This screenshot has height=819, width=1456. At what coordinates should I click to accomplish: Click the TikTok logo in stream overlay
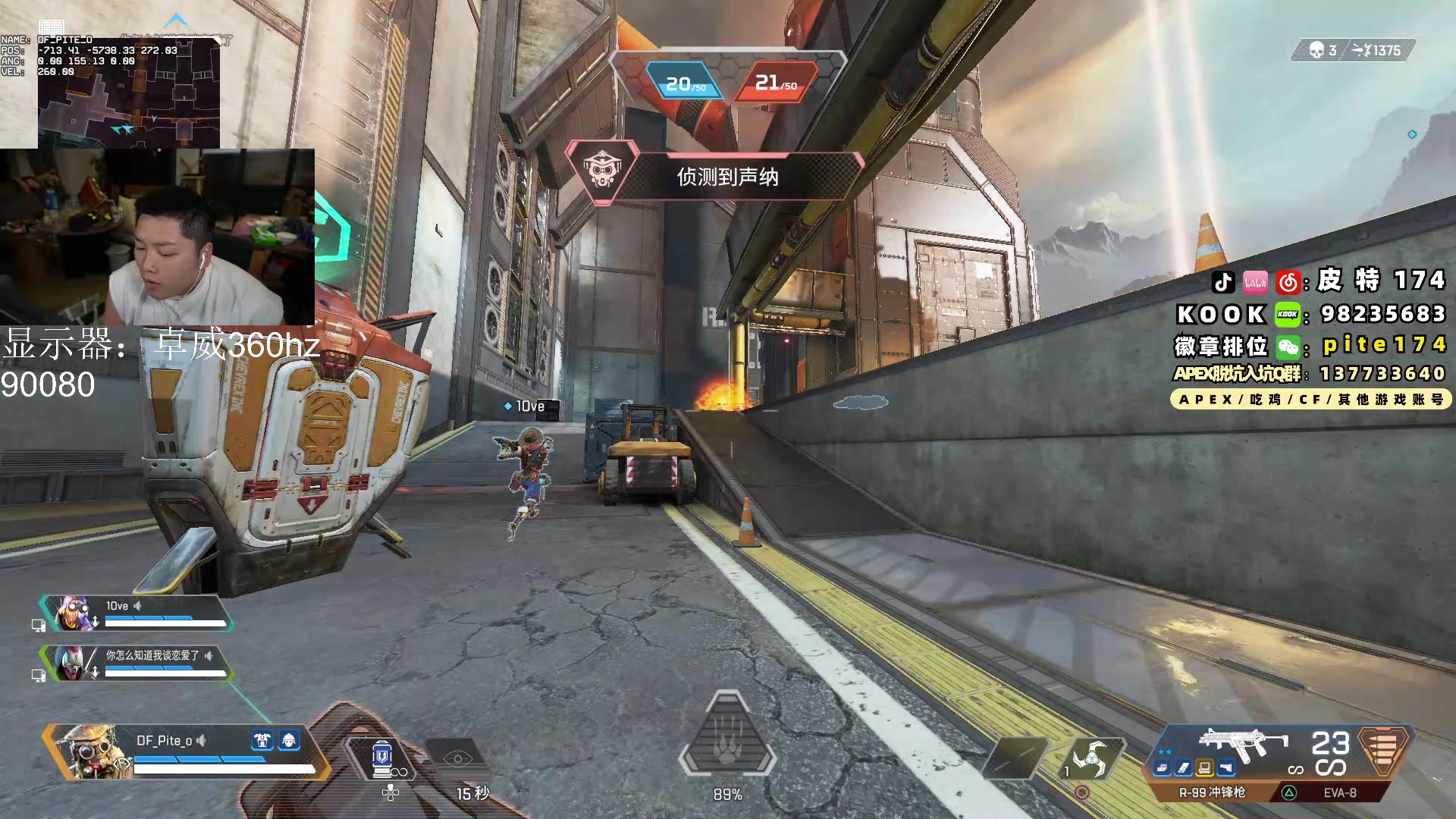pos(1222,283)
